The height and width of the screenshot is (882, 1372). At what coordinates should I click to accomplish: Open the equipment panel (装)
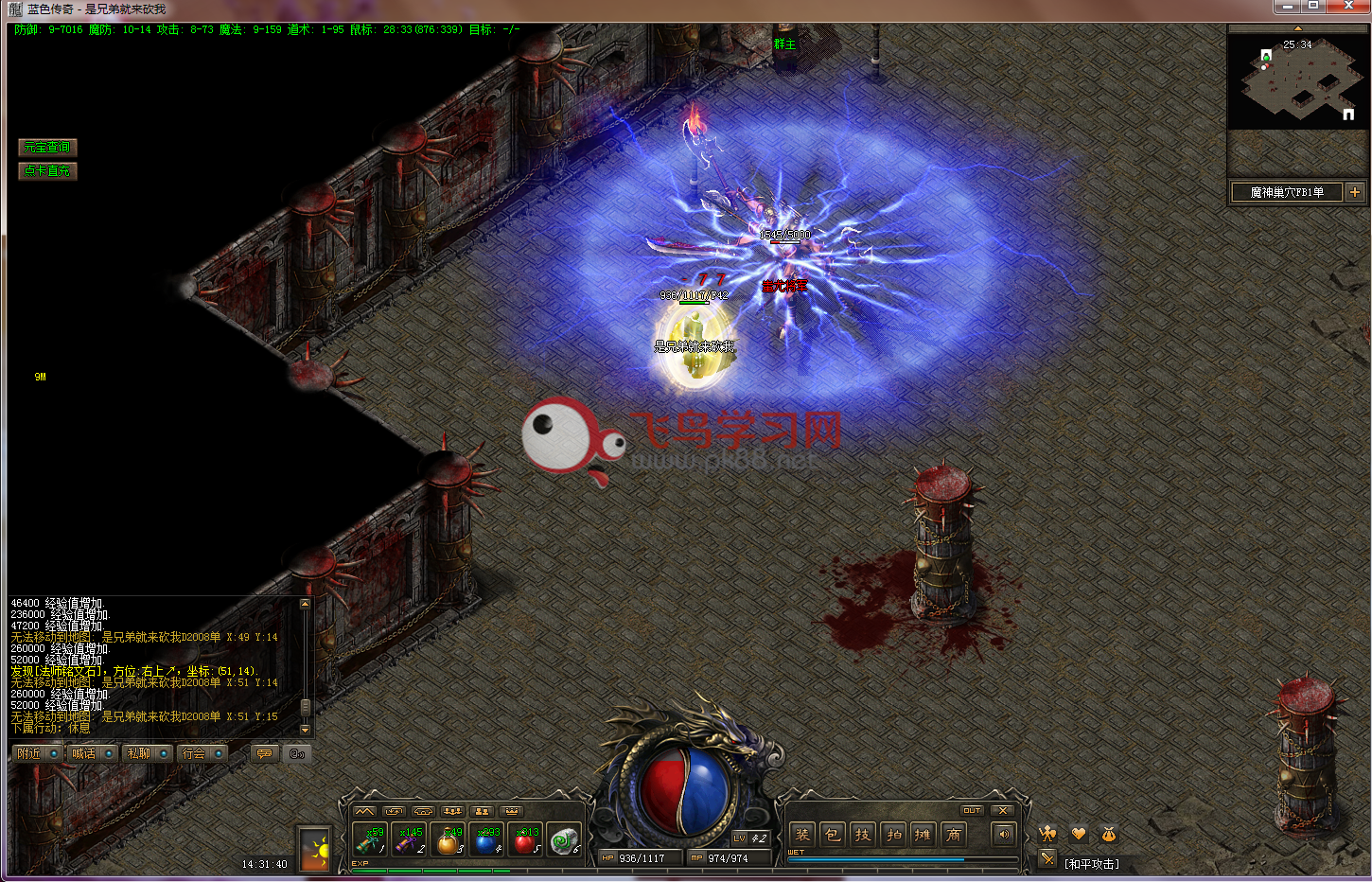[802, 835]
